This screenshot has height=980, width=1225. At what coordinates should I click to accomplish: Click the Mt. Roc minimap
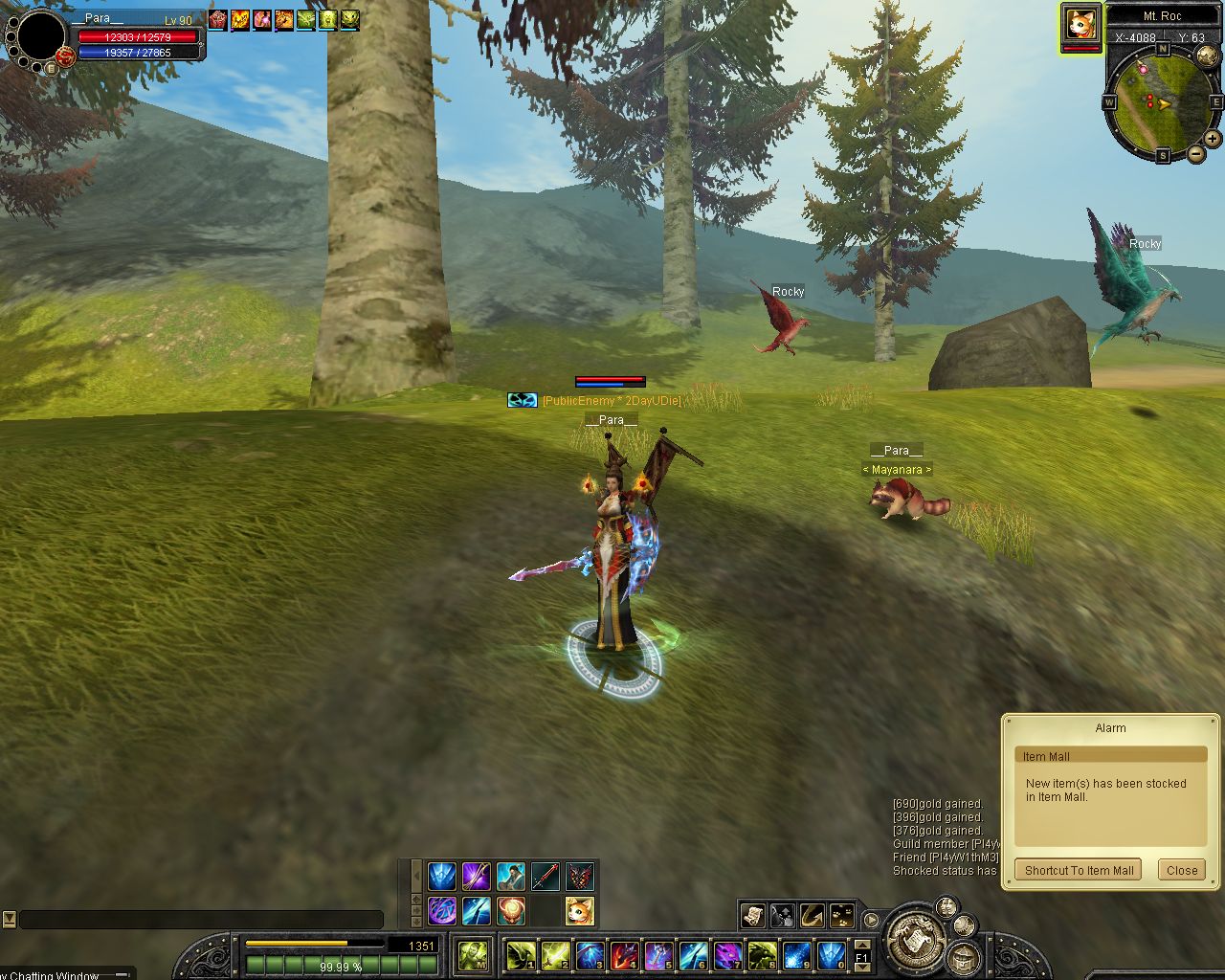tap(1163, 99)
